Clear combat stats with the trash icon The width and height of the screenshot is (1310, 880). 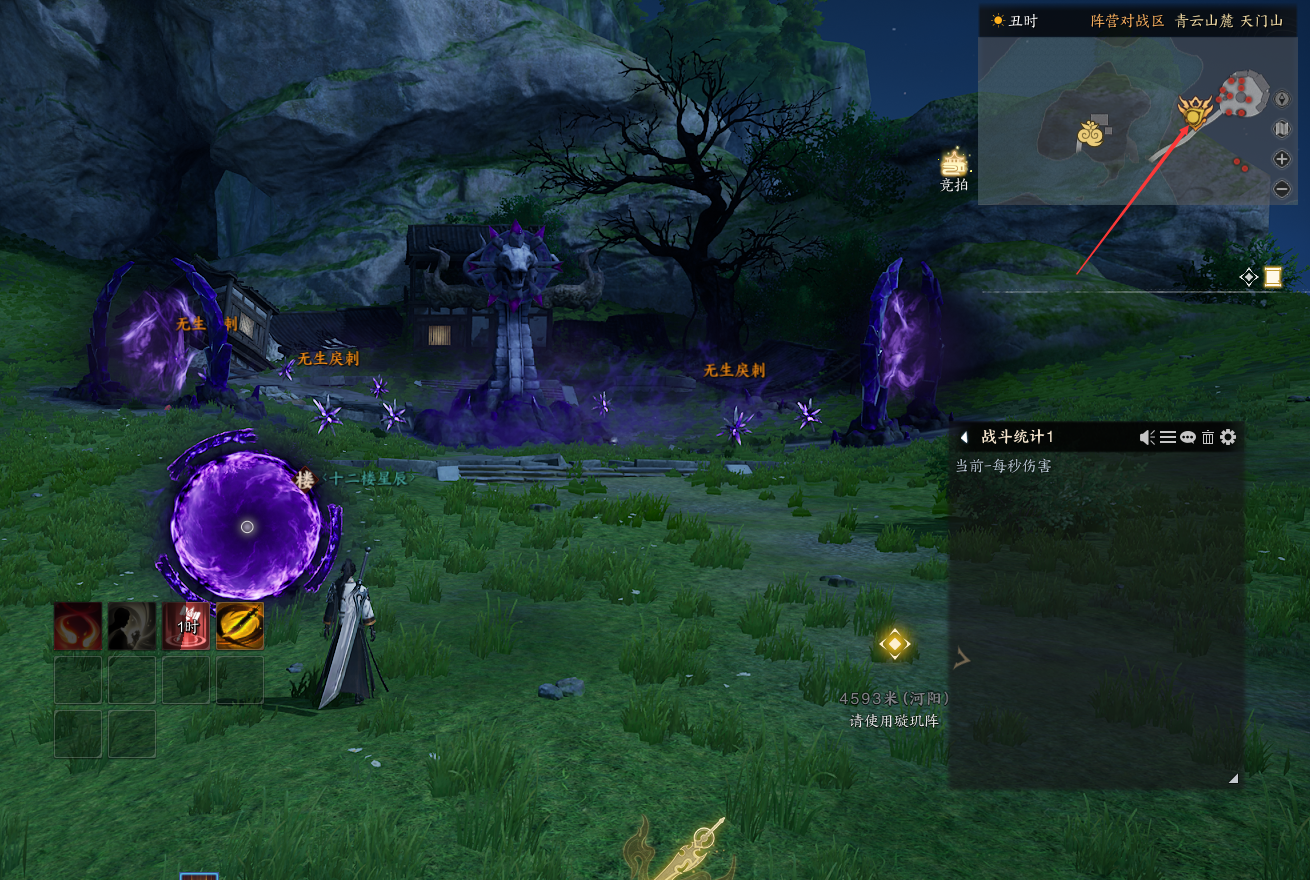coord(1208,437)
